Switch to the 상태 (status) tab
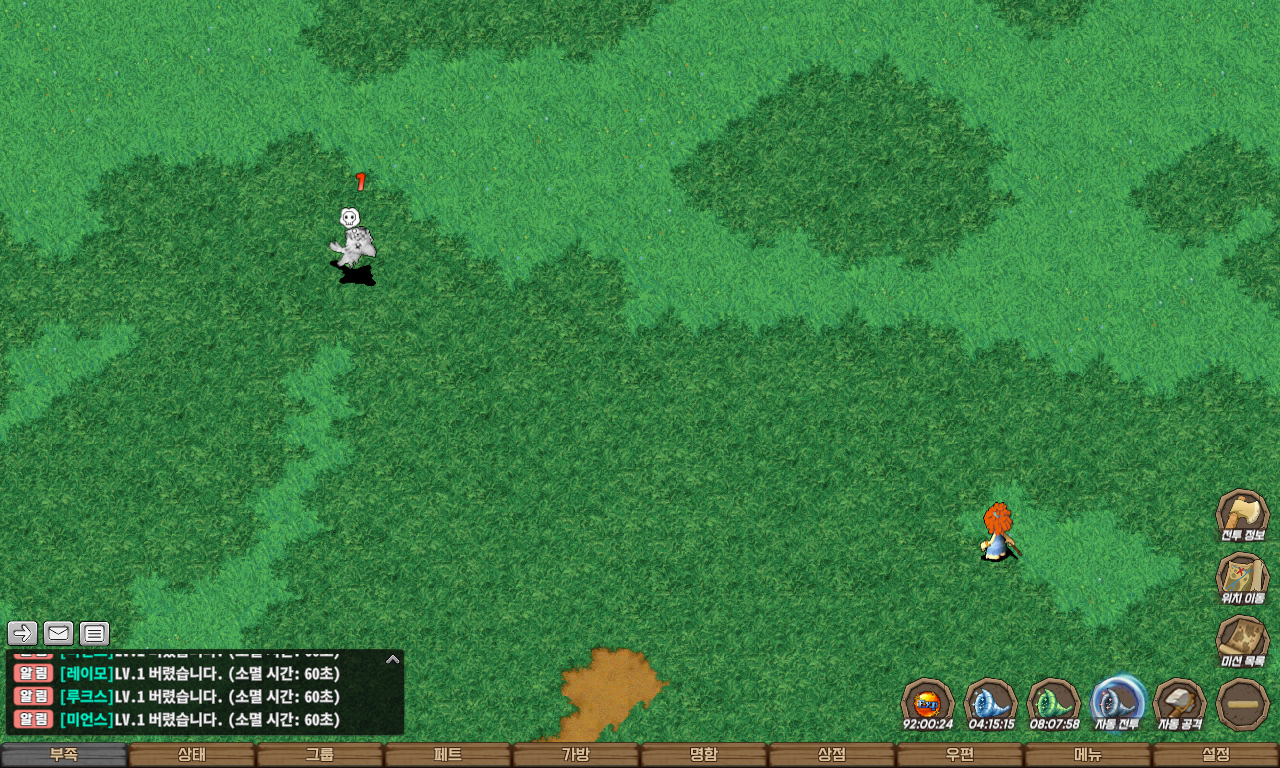 pos(192,755)
